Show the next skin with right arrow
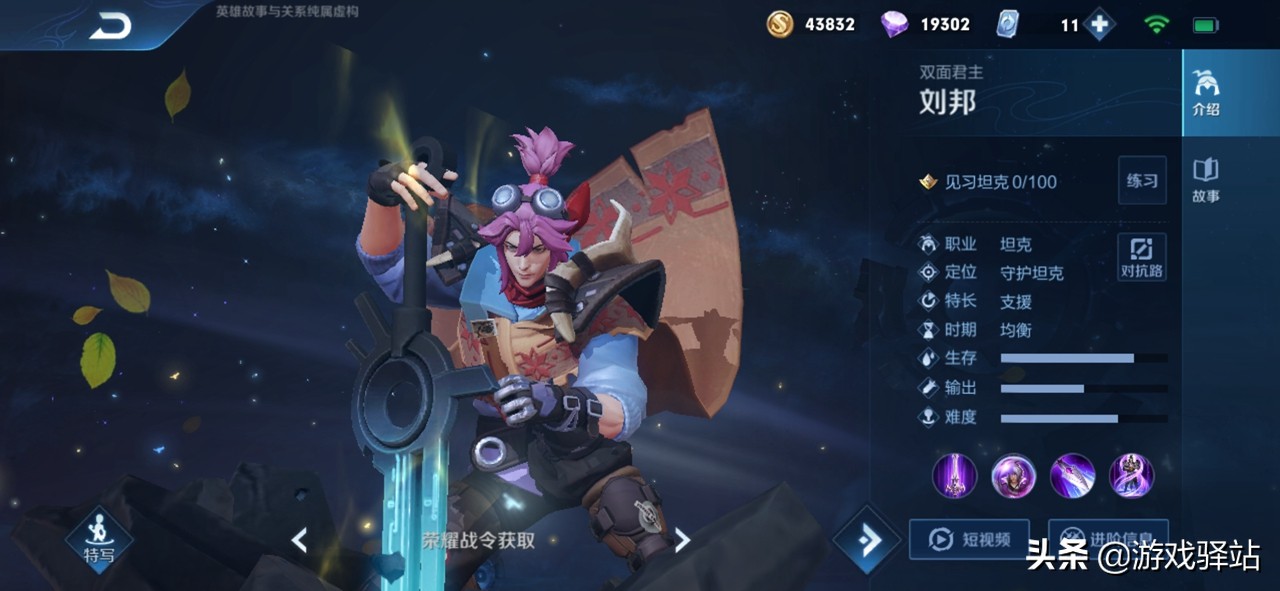 [x=682, y=540]
